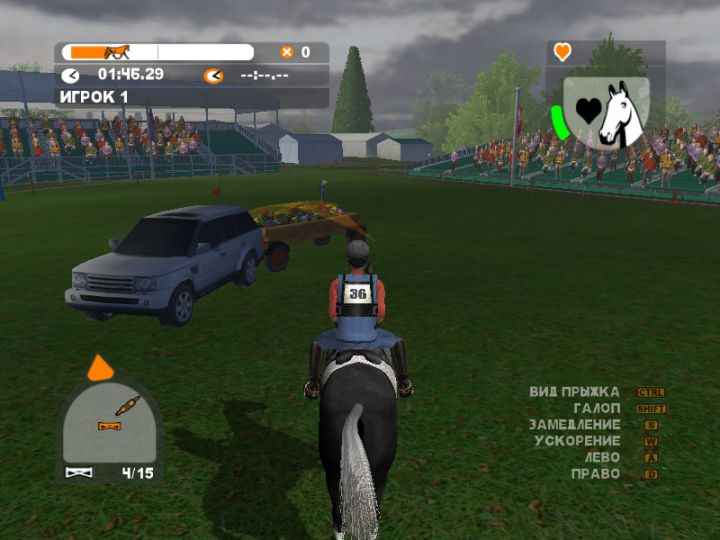
Task: Click the orange direction arrow above the minimap
Action: [100, 368]
